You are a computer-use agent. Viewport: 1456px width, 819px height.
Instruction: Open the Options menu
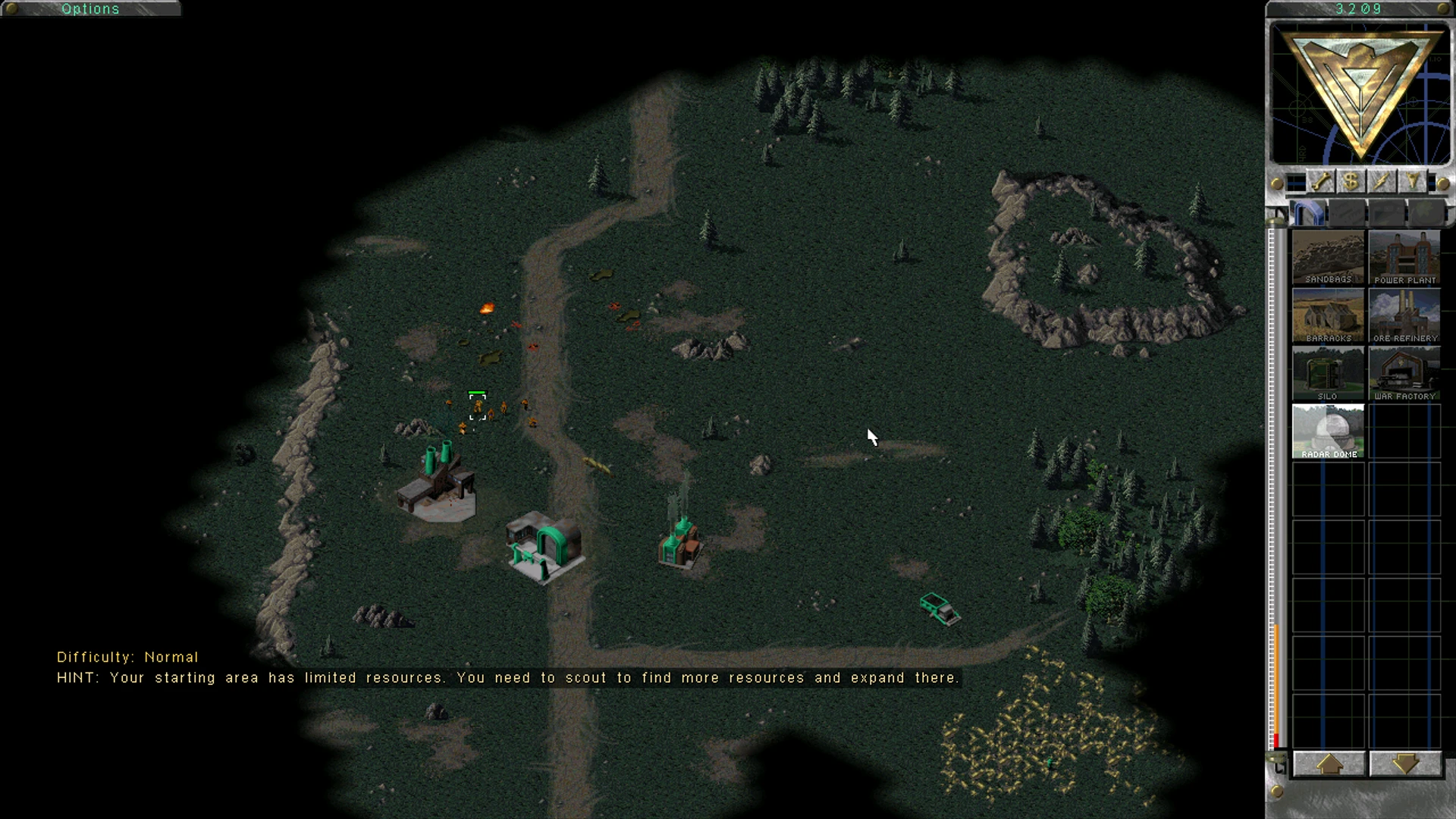(x=90, y=9)
